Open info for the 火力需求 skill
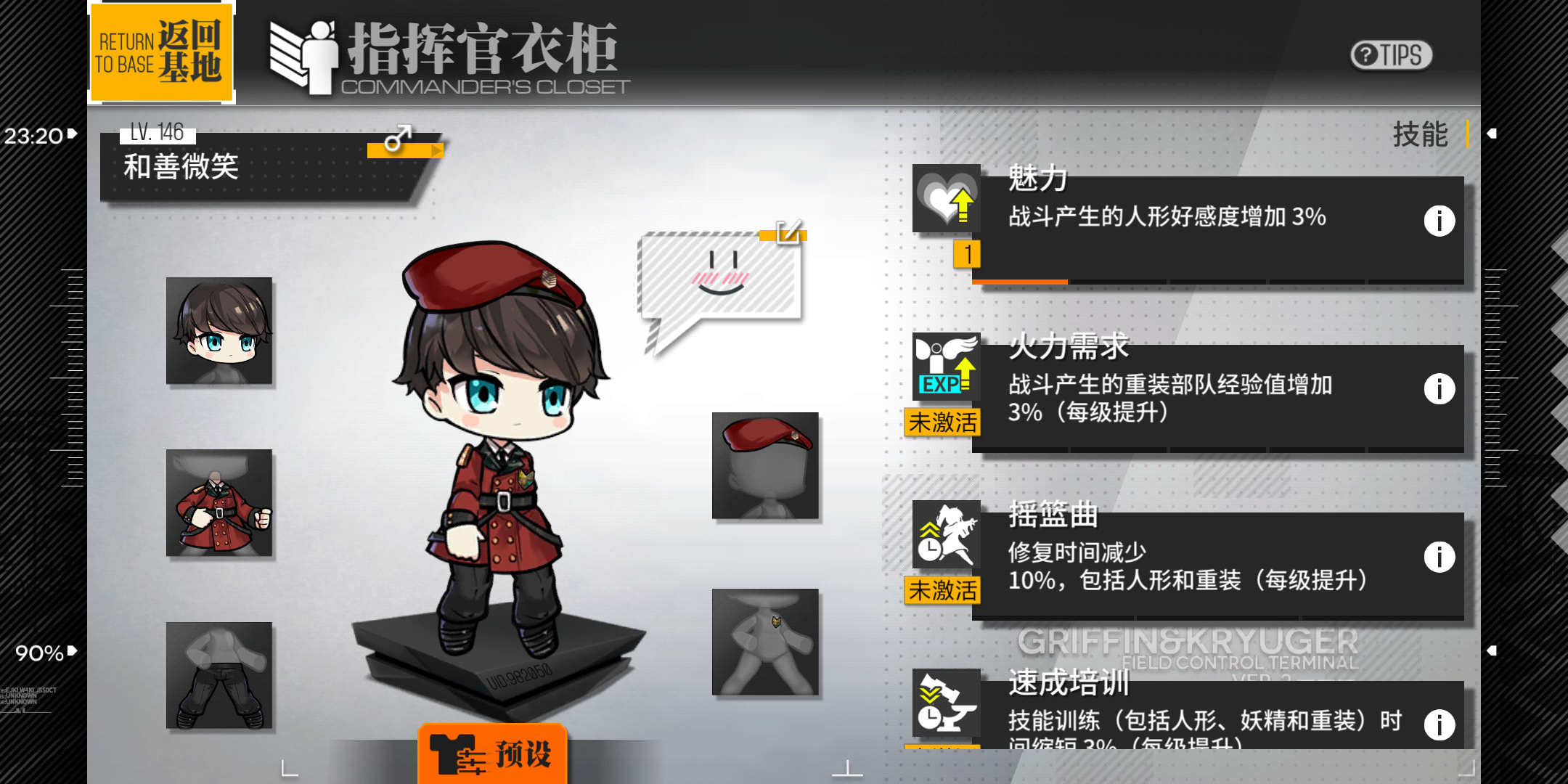 tap(1440, 390)
